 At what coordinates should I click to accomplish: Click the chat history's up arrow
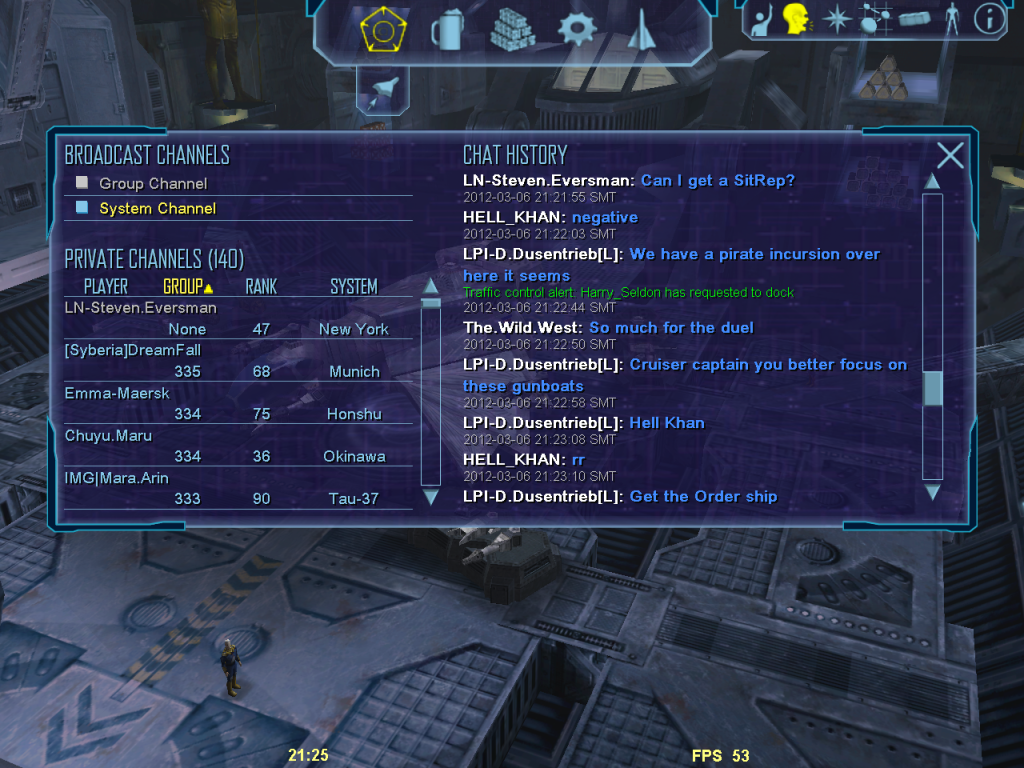click(x=932, y=181)
